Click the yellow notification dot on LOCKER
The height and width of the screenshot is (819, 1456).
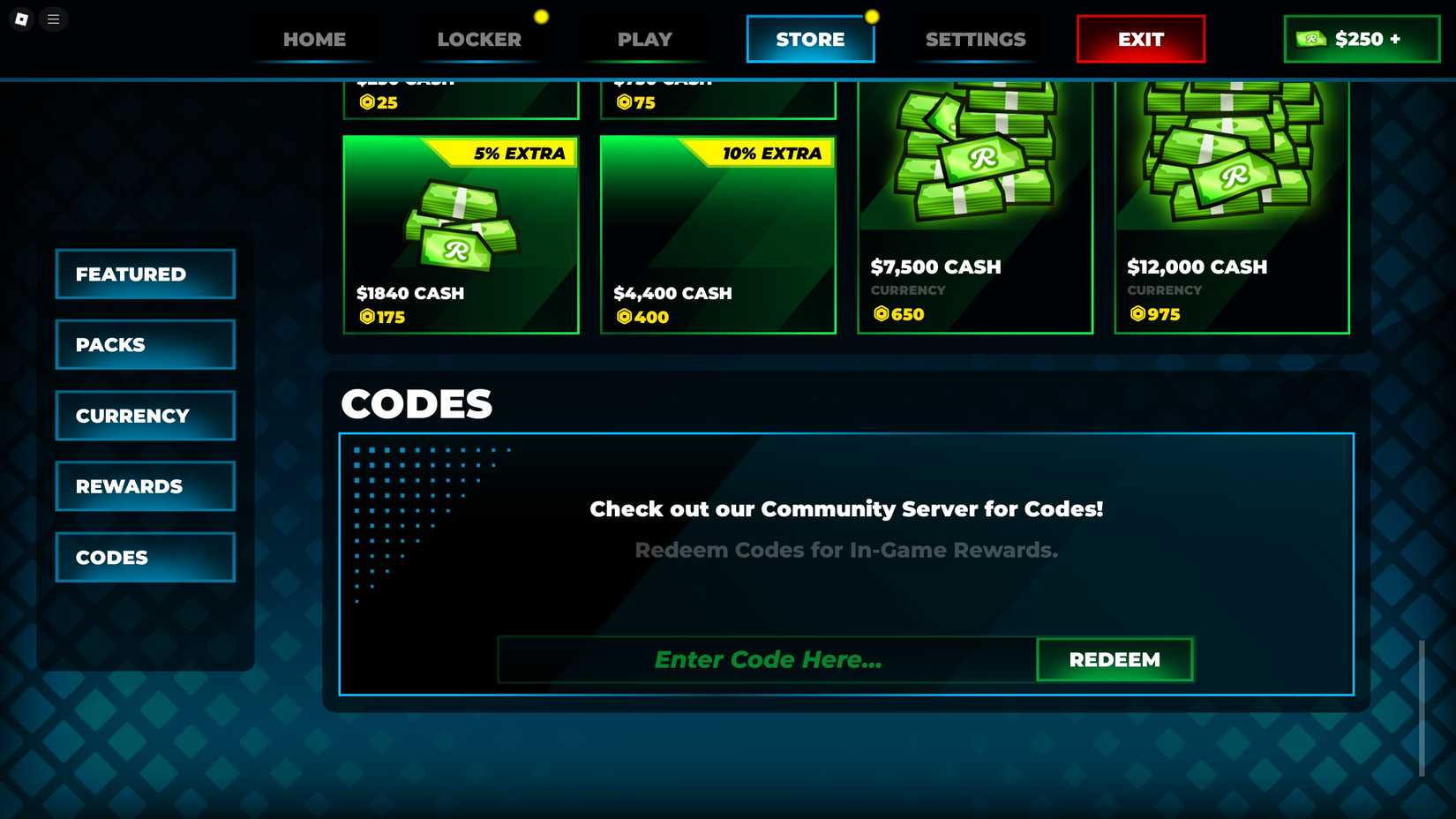point(541,15)
